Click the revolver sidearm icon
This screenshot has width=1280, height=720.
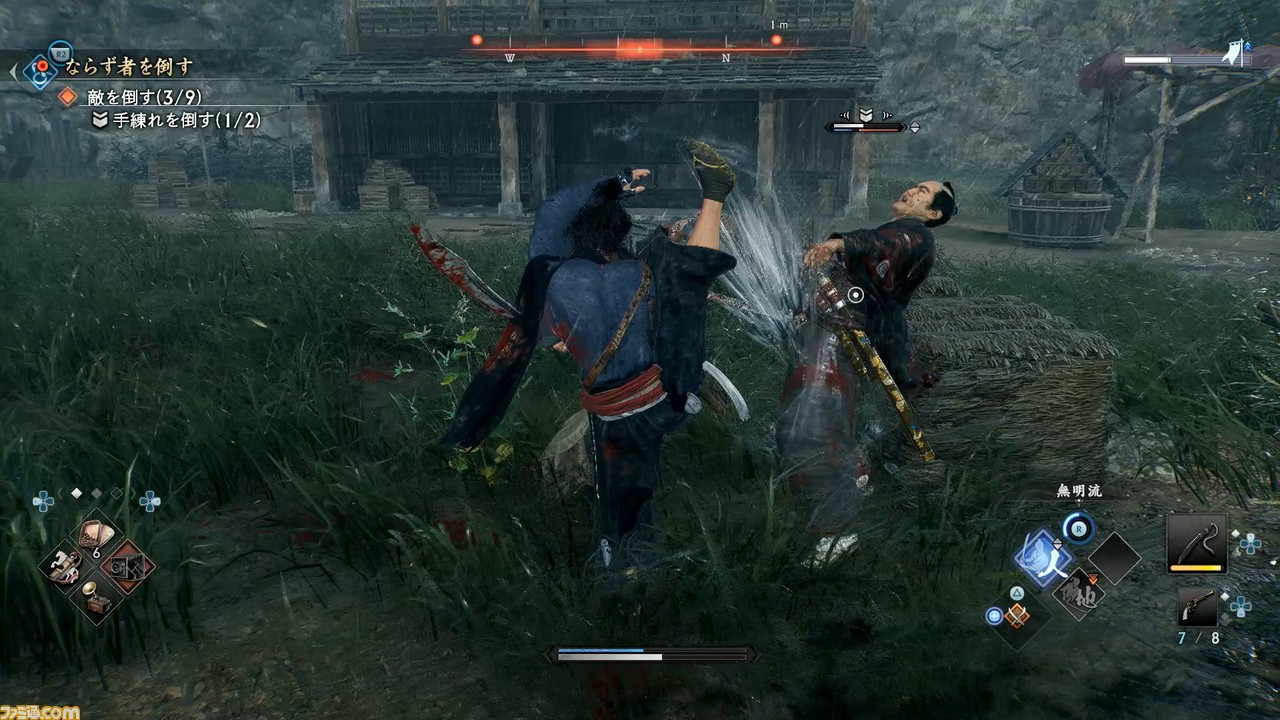click(1198, 603)
